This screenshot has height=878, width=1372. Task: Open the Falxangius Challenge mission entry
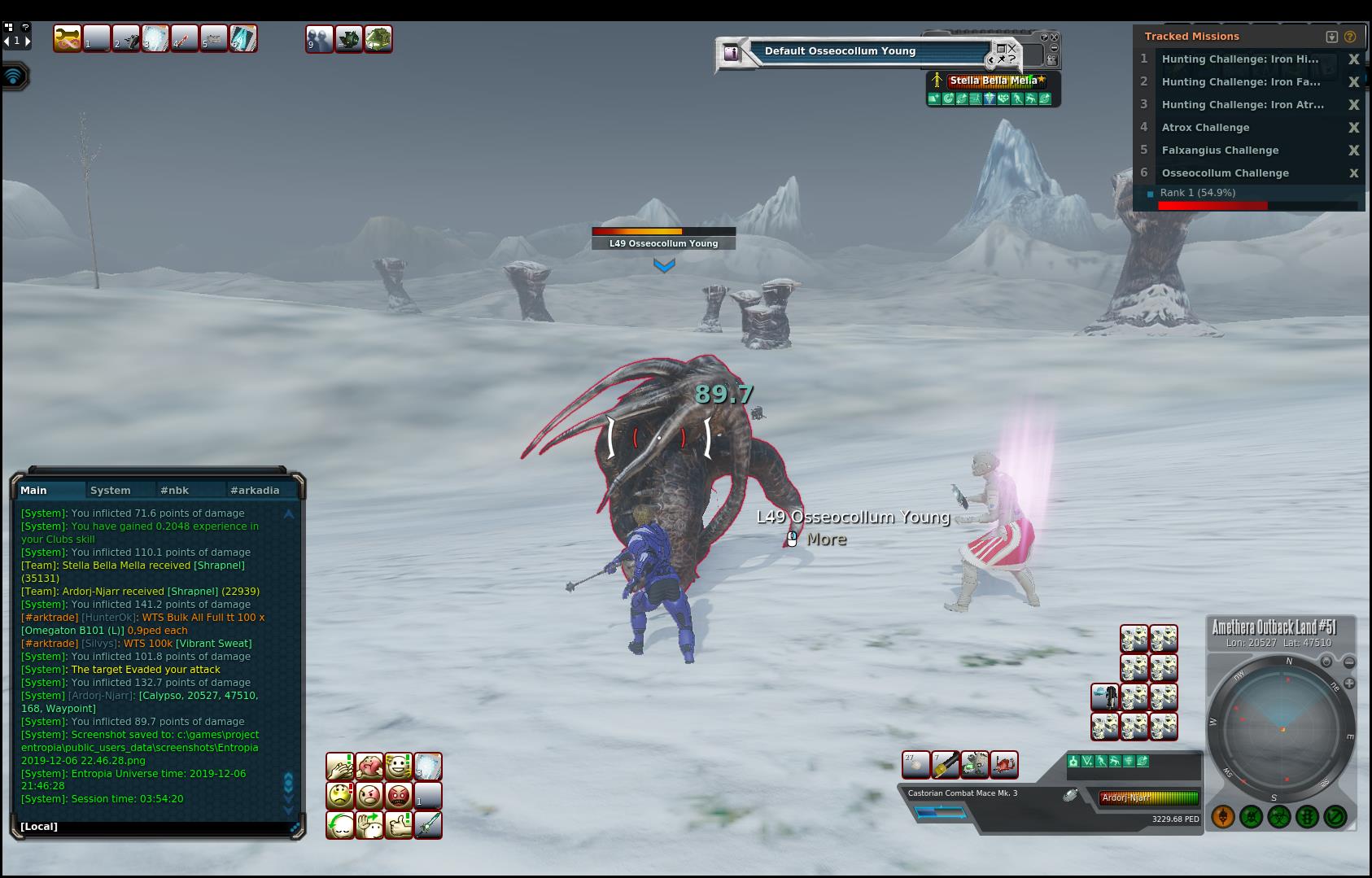coord(1220,151)
